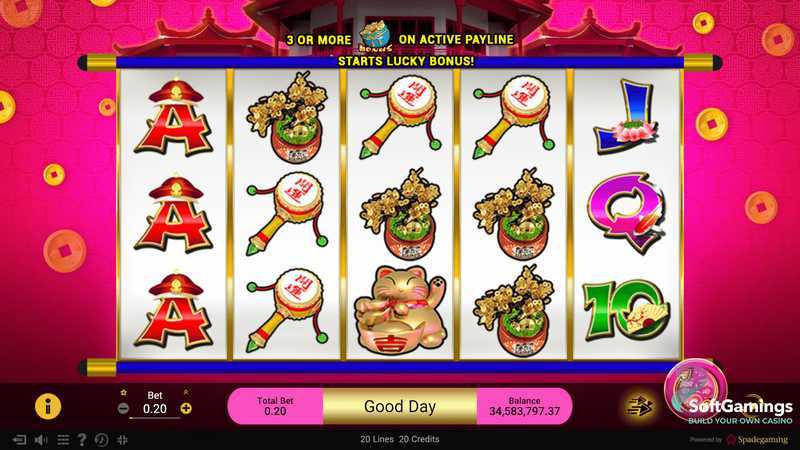This screenshot has height=450, width=800.
Task: Open help with the question mark icon
Action: 82,439
